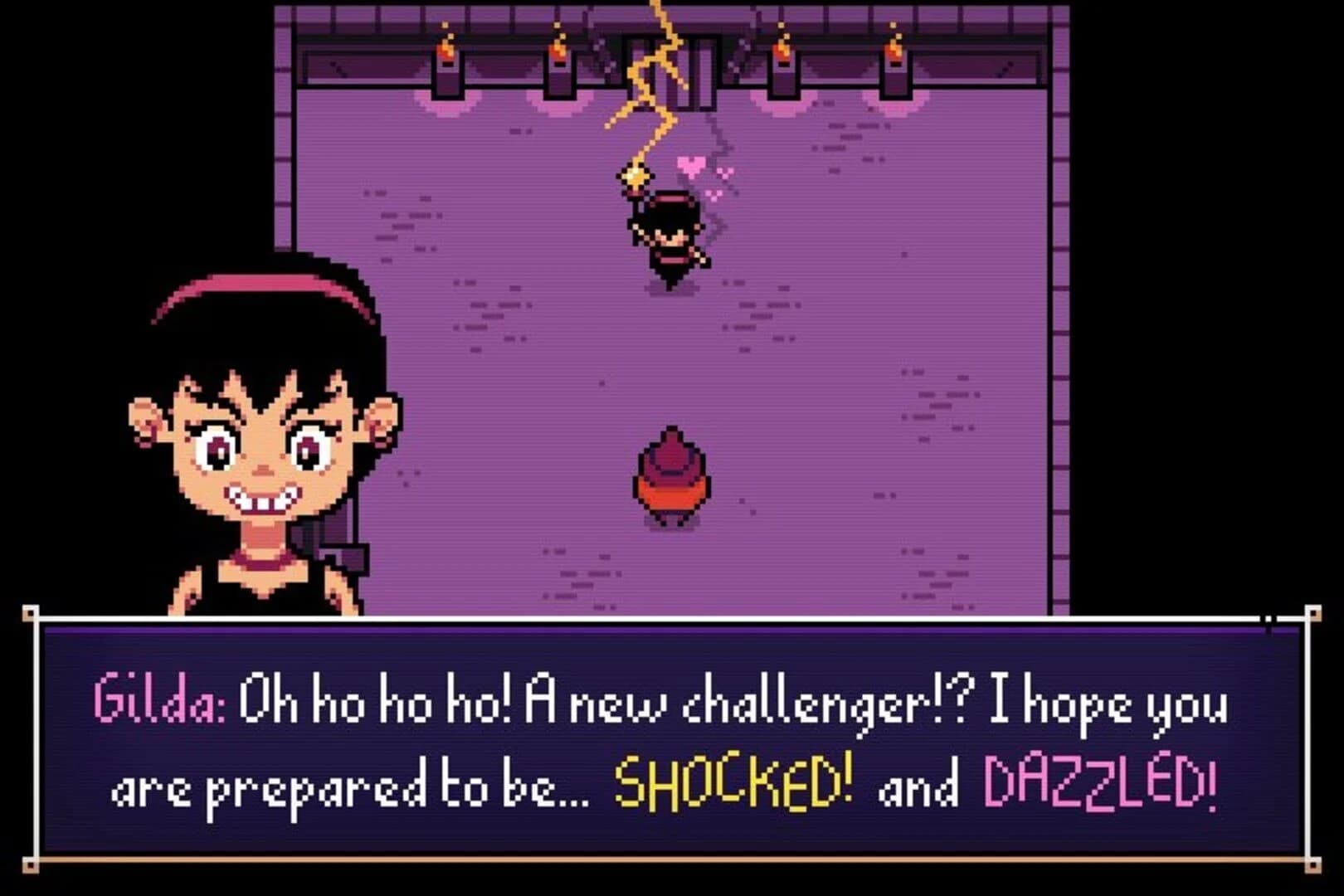Select the sparkling star at the bolt's tip
This screenshot has width=1344, height=896.
634,176
